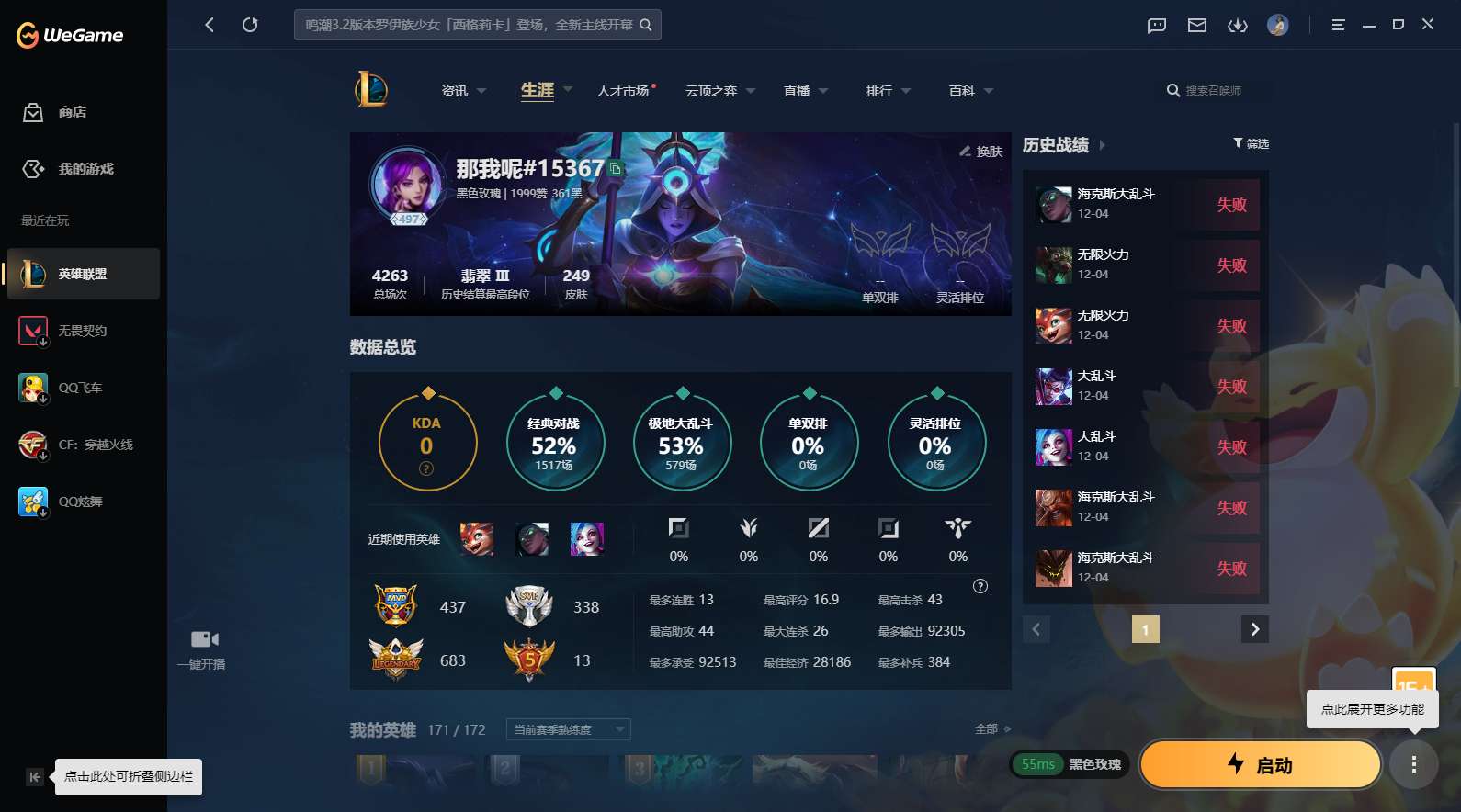Screen dimensions: 1461x812
Task: Select the 英雄联盟 game in sidebar
Action: pyautogui.click(x=83, y=273)
